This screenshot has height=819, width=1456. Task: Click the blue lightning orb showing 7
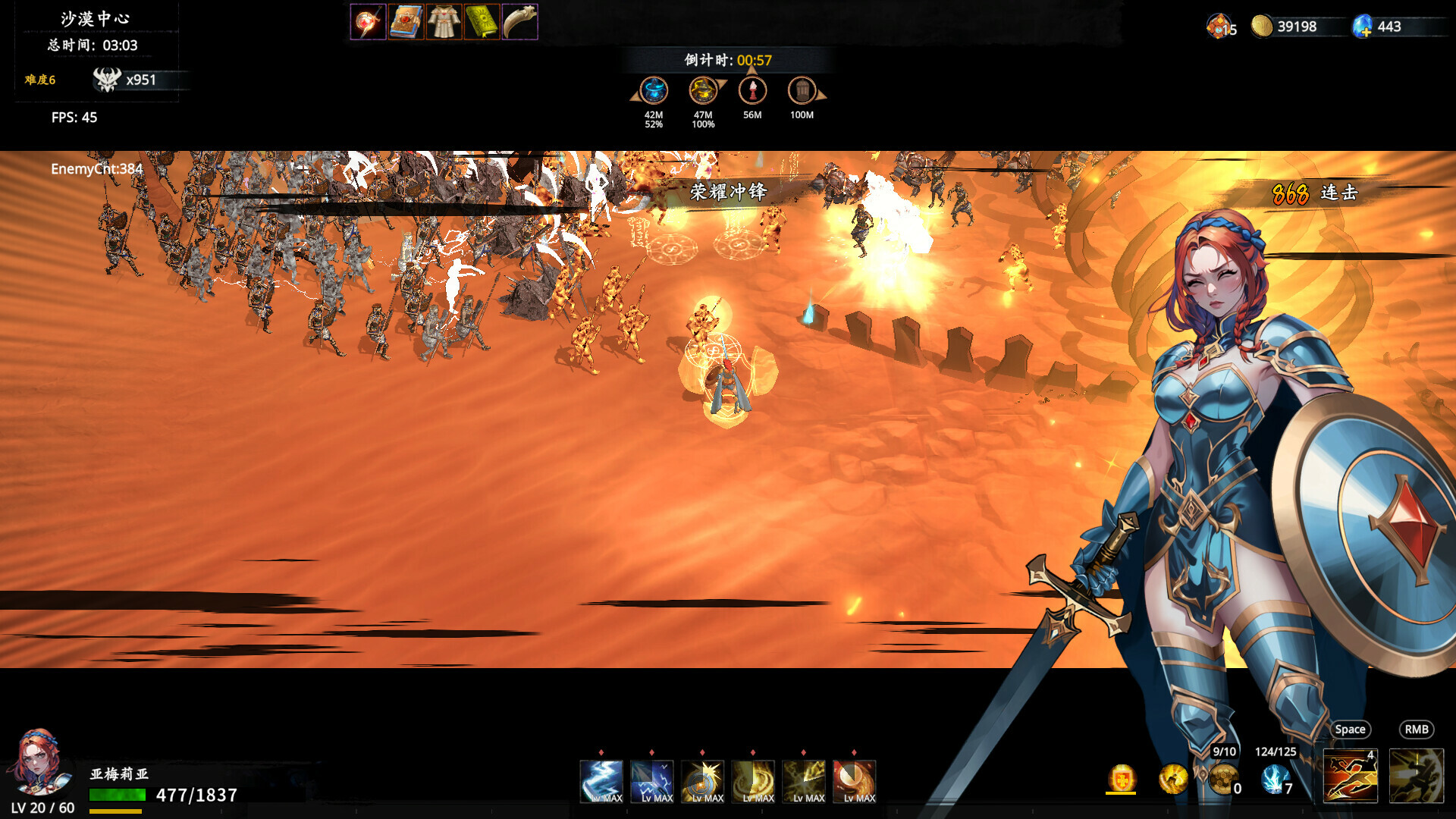1272,779
